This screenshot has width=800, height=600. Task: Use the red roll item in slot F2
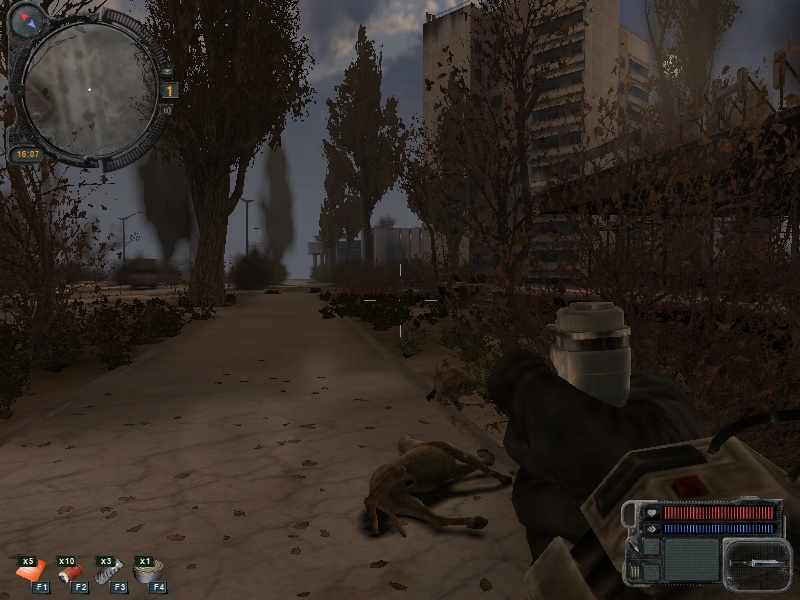pyautogui.click(x=70, y=574)
